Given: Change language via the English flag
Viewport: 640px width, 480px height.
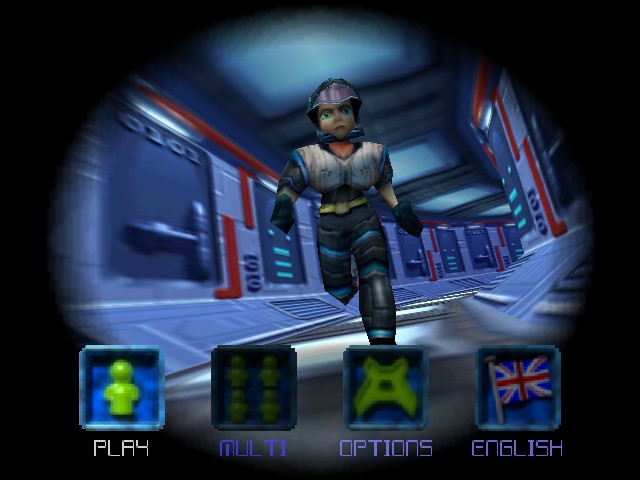Looking at the screenshot, I should click(517, 388).
